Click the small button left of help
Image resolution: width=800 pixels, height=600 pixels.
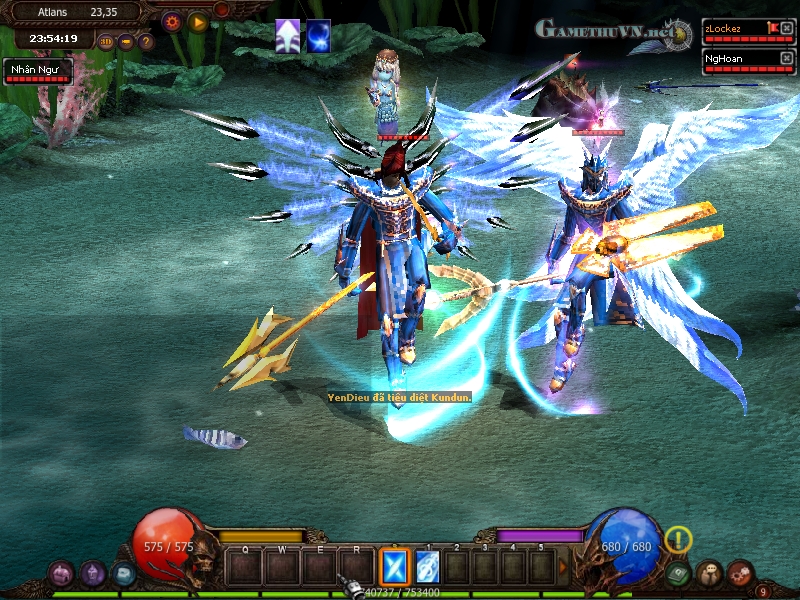point(126,42)
